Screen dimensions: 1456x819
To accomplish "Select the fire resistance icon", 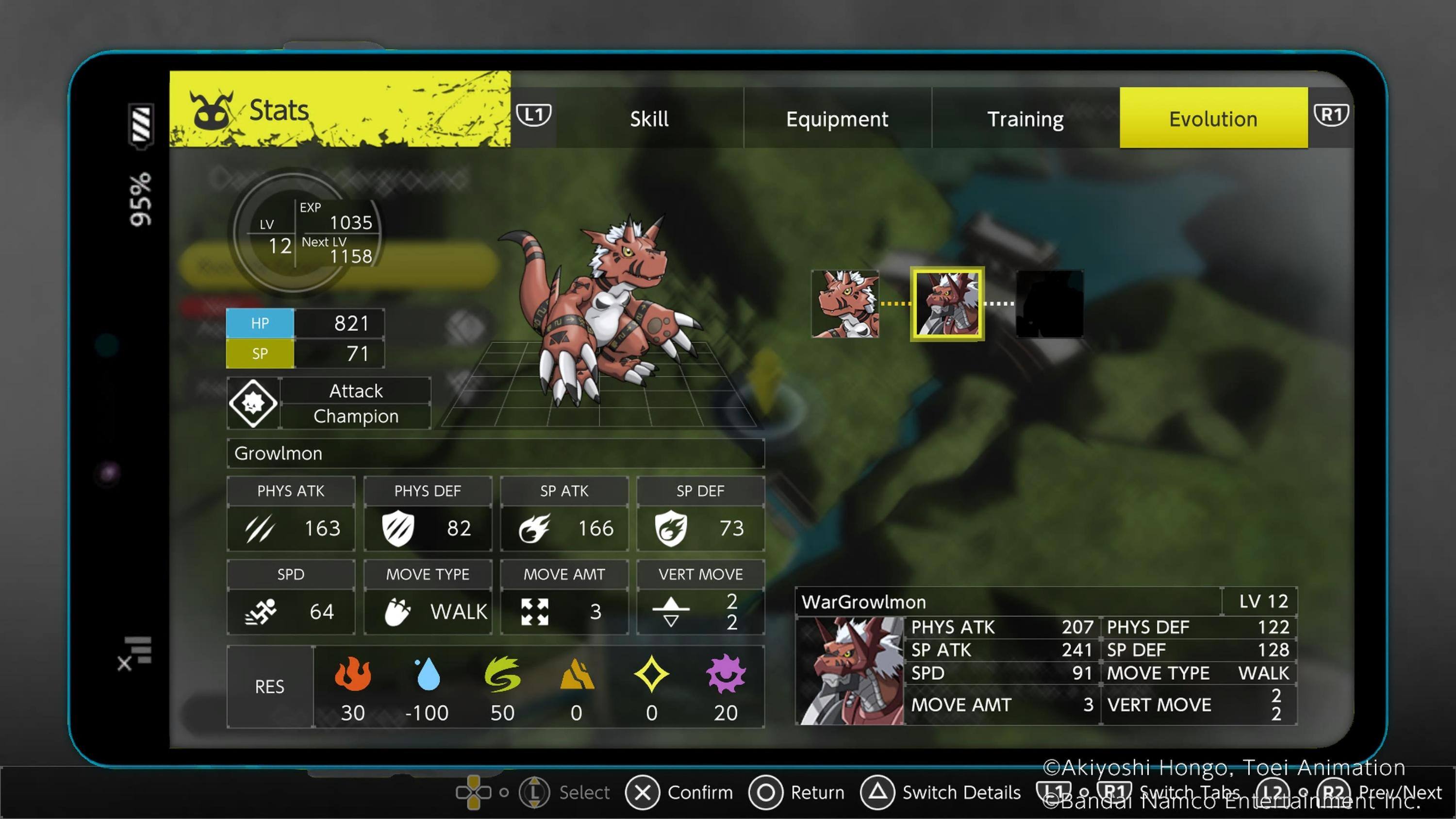I will 353,674.
